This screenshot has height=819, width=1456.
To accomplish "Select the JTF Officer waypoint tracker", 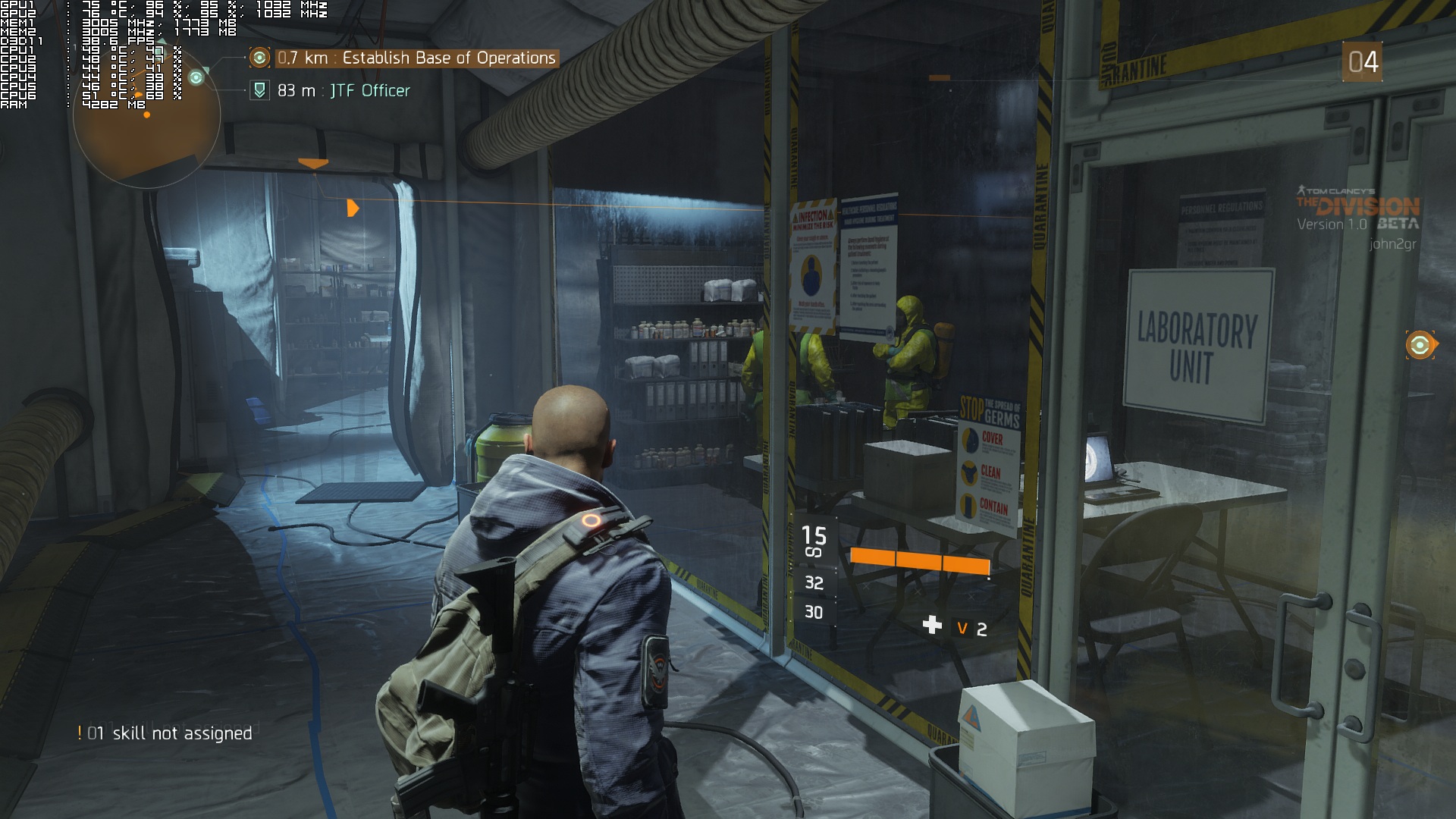I will [x=343, y=91].
